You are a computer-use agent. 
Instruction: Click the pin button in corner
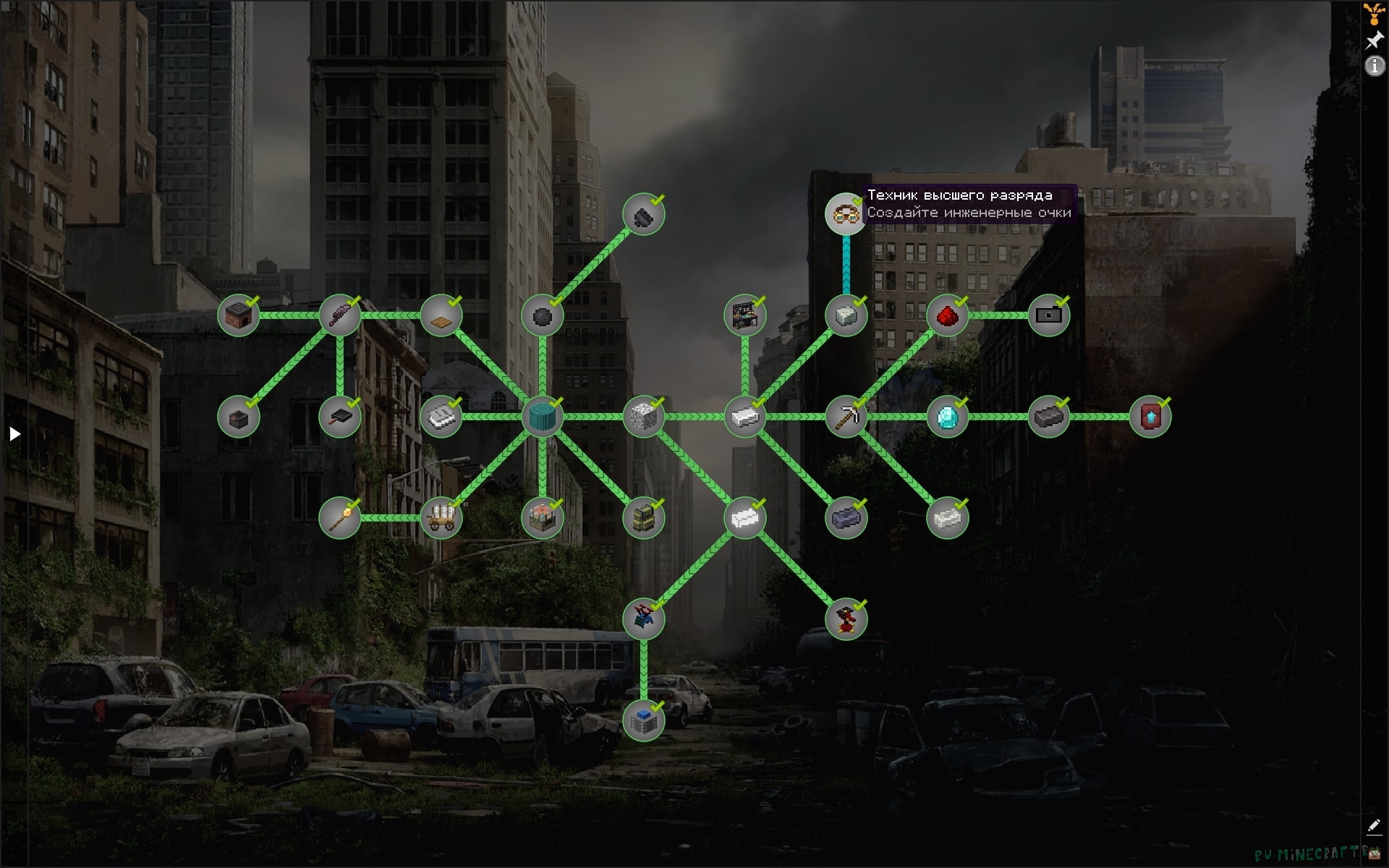coord(1374,41)
